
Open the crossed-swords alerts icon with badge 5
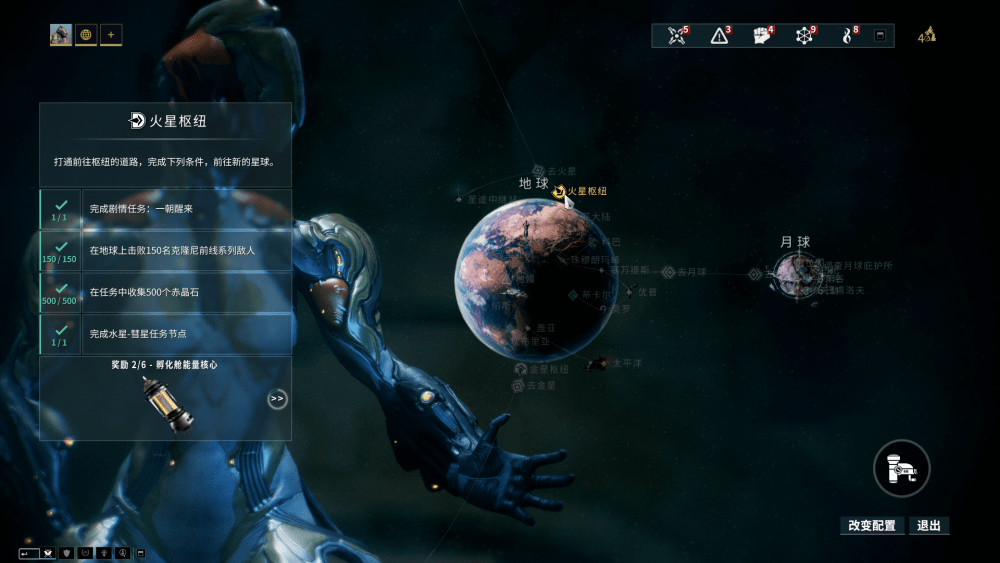[677, 36]
